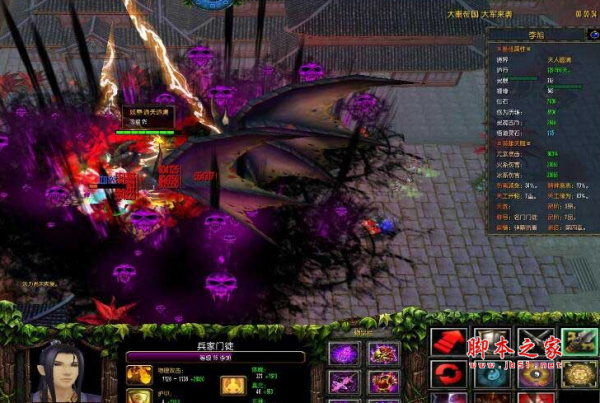
Task: Select the purple burst inventory item
Action: pyautogui.click(x=345, y=353)
